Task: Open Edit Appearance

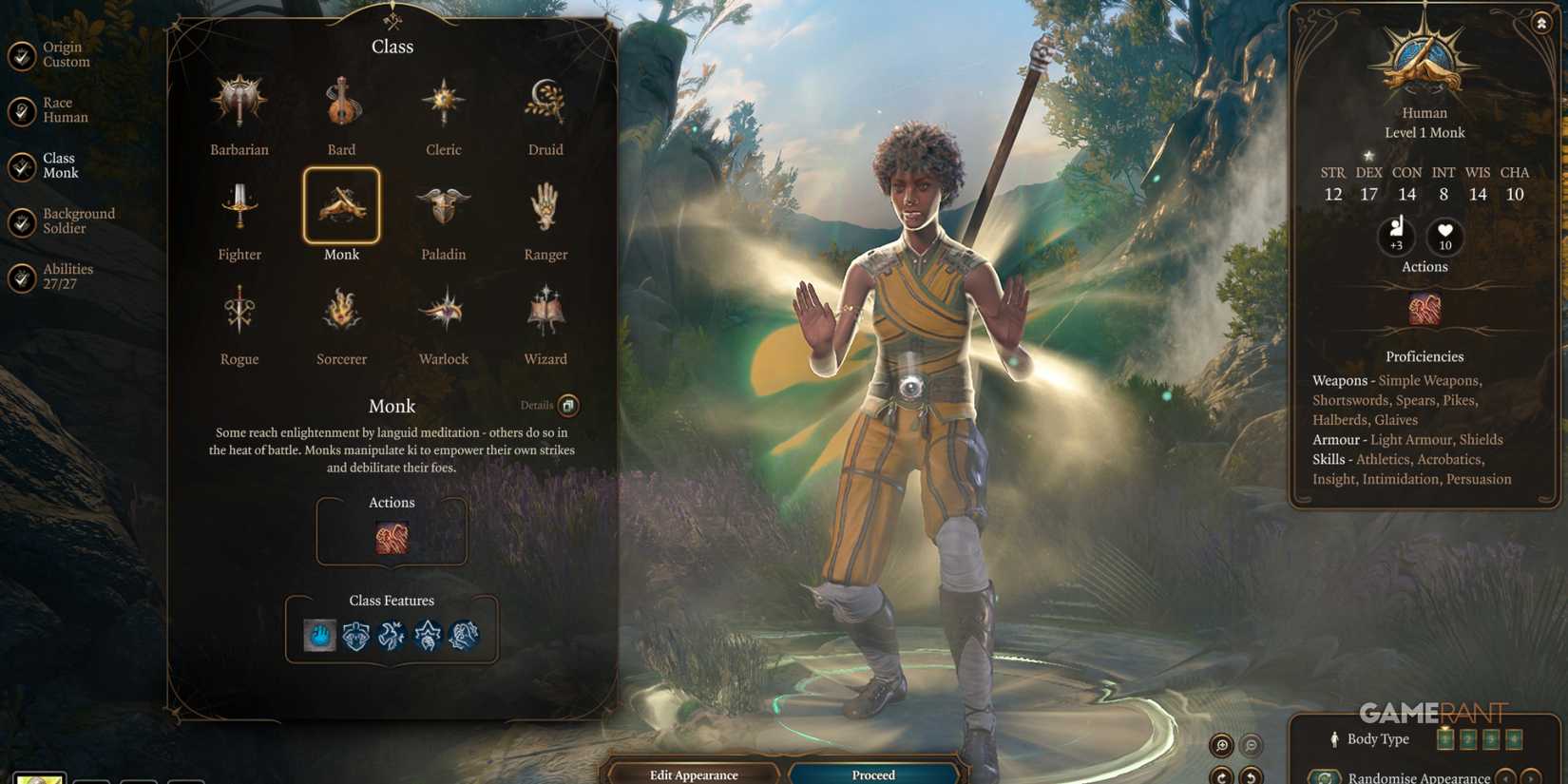Action: click(693, 774)
